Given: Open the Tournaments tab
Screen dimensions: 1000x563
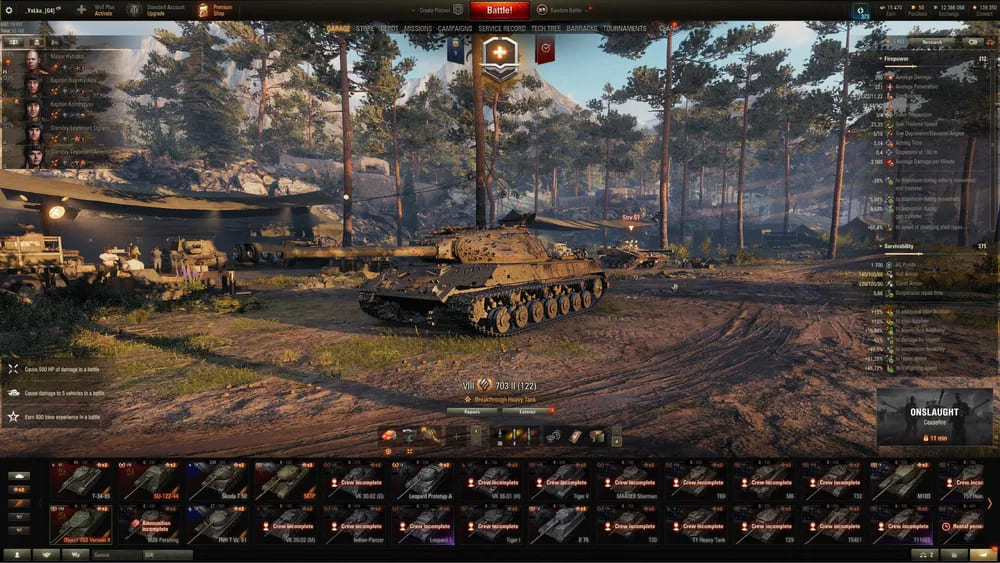Looking at the screenshot, I should tap(625, 29).
